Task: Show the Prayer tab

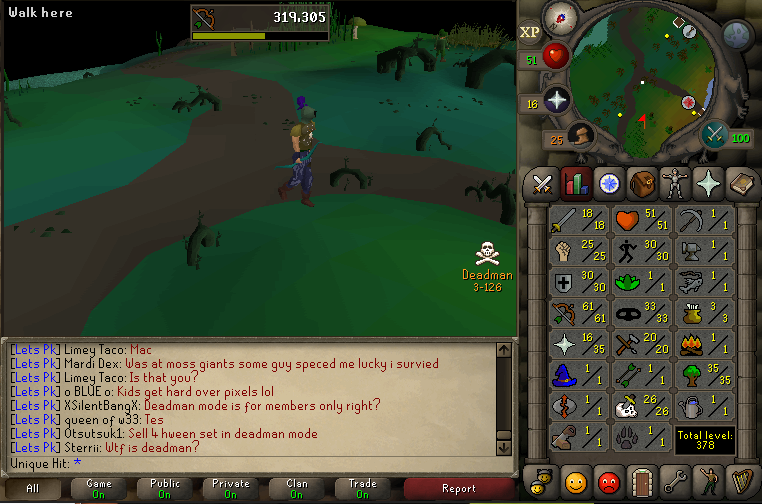Action: tap(709, 184)
